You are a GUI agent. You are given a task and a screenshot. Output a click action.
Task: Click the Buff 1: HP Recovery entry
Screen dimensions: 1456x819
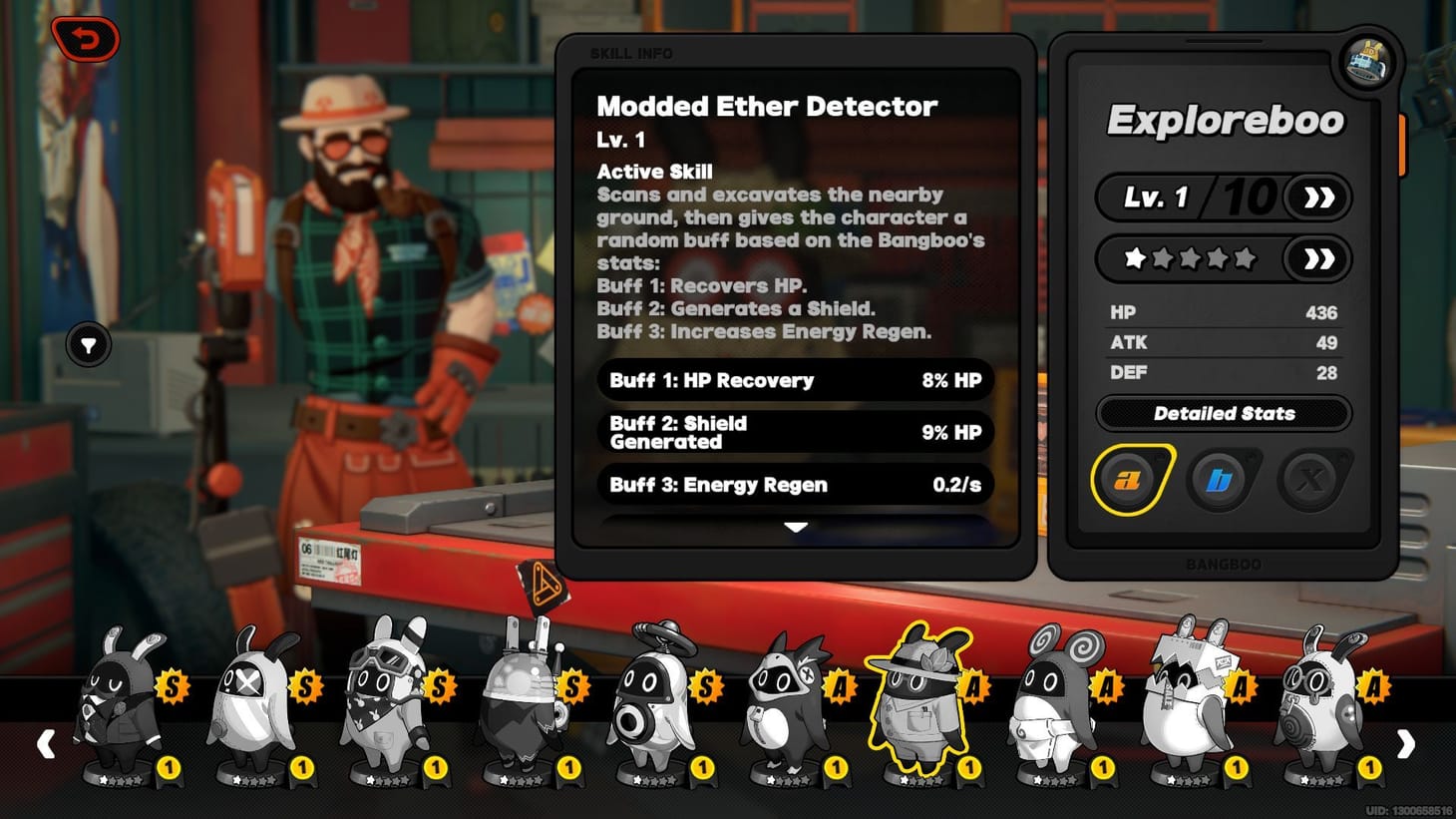795,380
